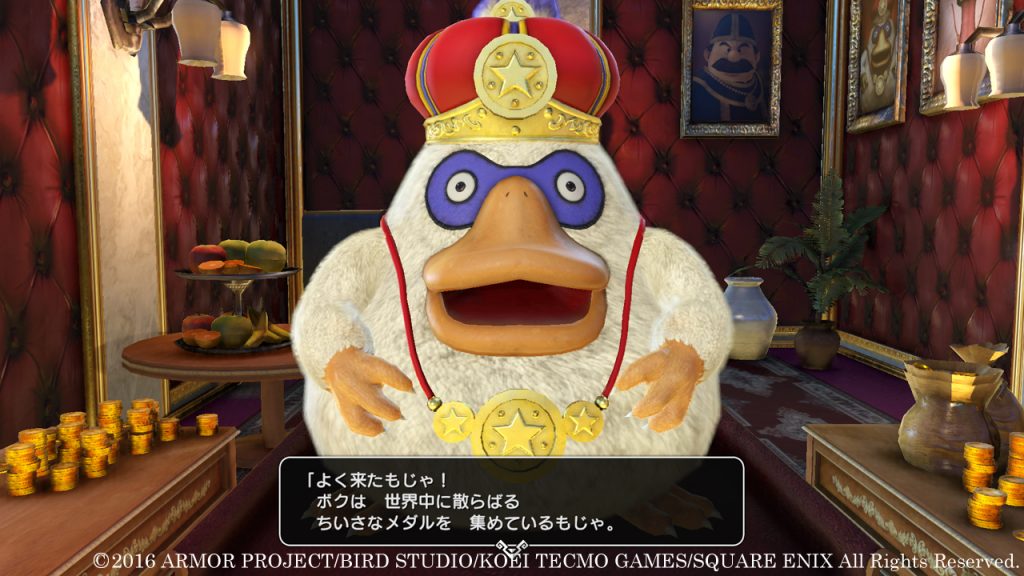Click the dialogue continue arrow indicator

click(x=512, y=549)
